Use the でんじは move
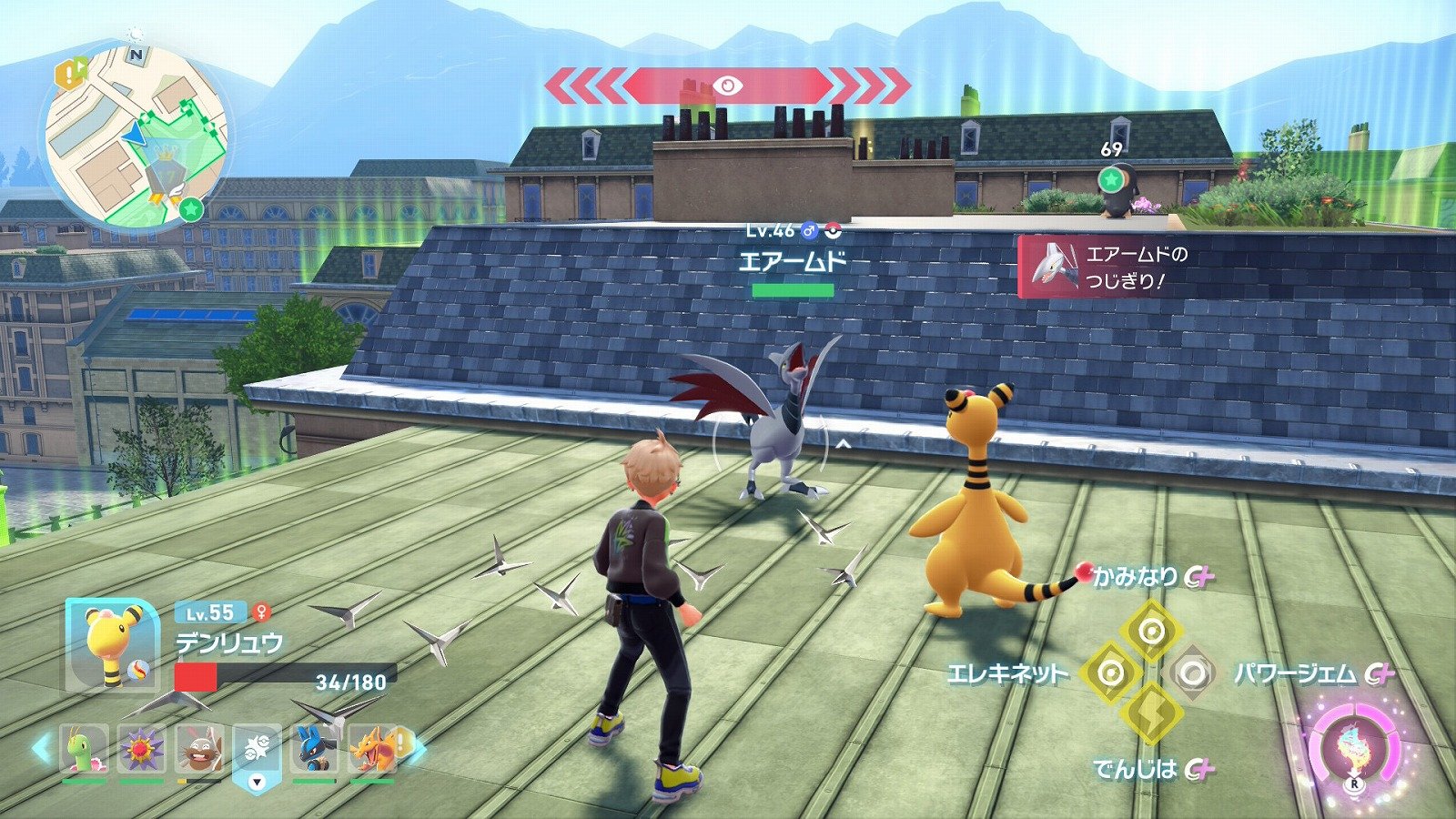Image resolution: width=1456 pixels, height=819 pixels. [x=1151, y=713]
